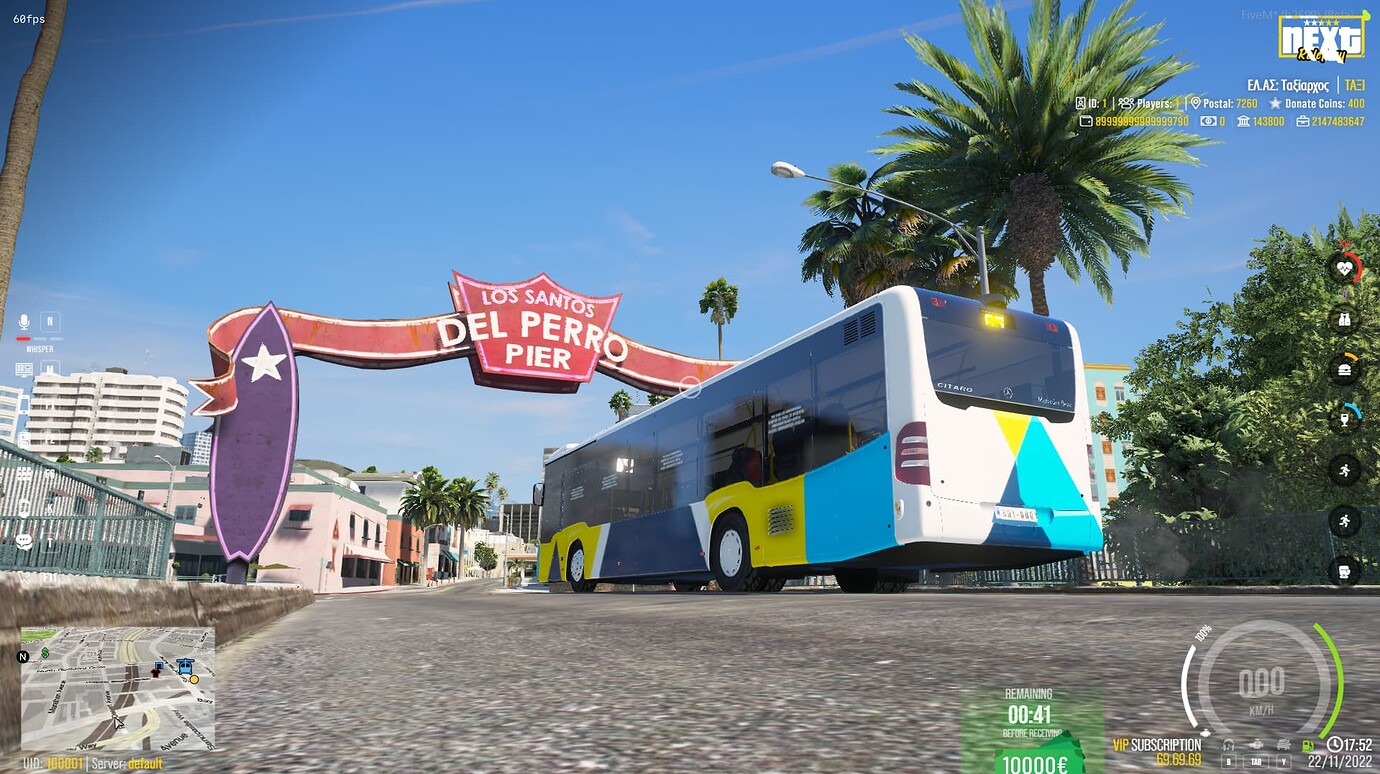Select the running stamina icon

coord(1343,472)
